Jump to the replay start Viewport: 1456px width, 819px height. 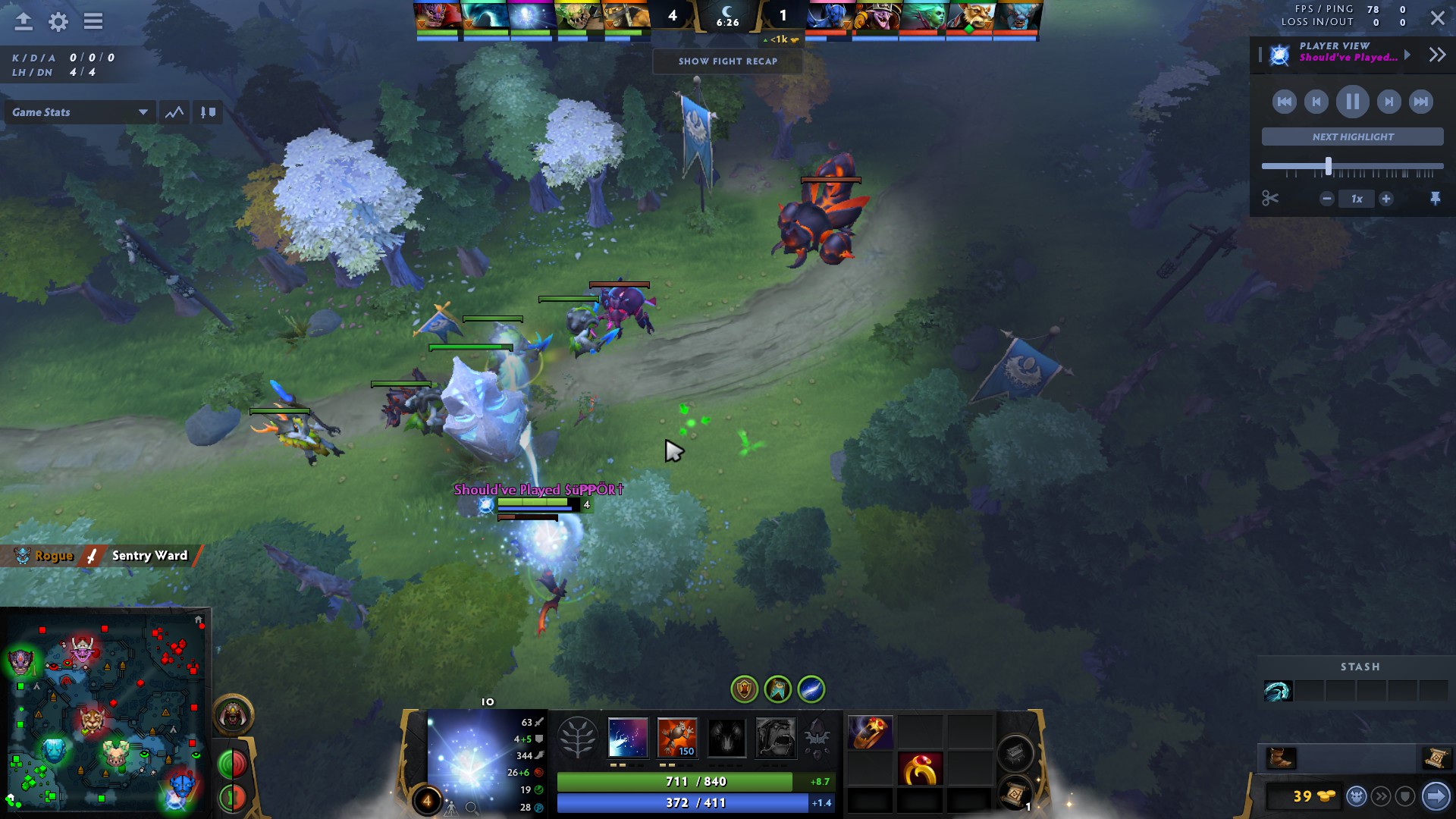1284,102
